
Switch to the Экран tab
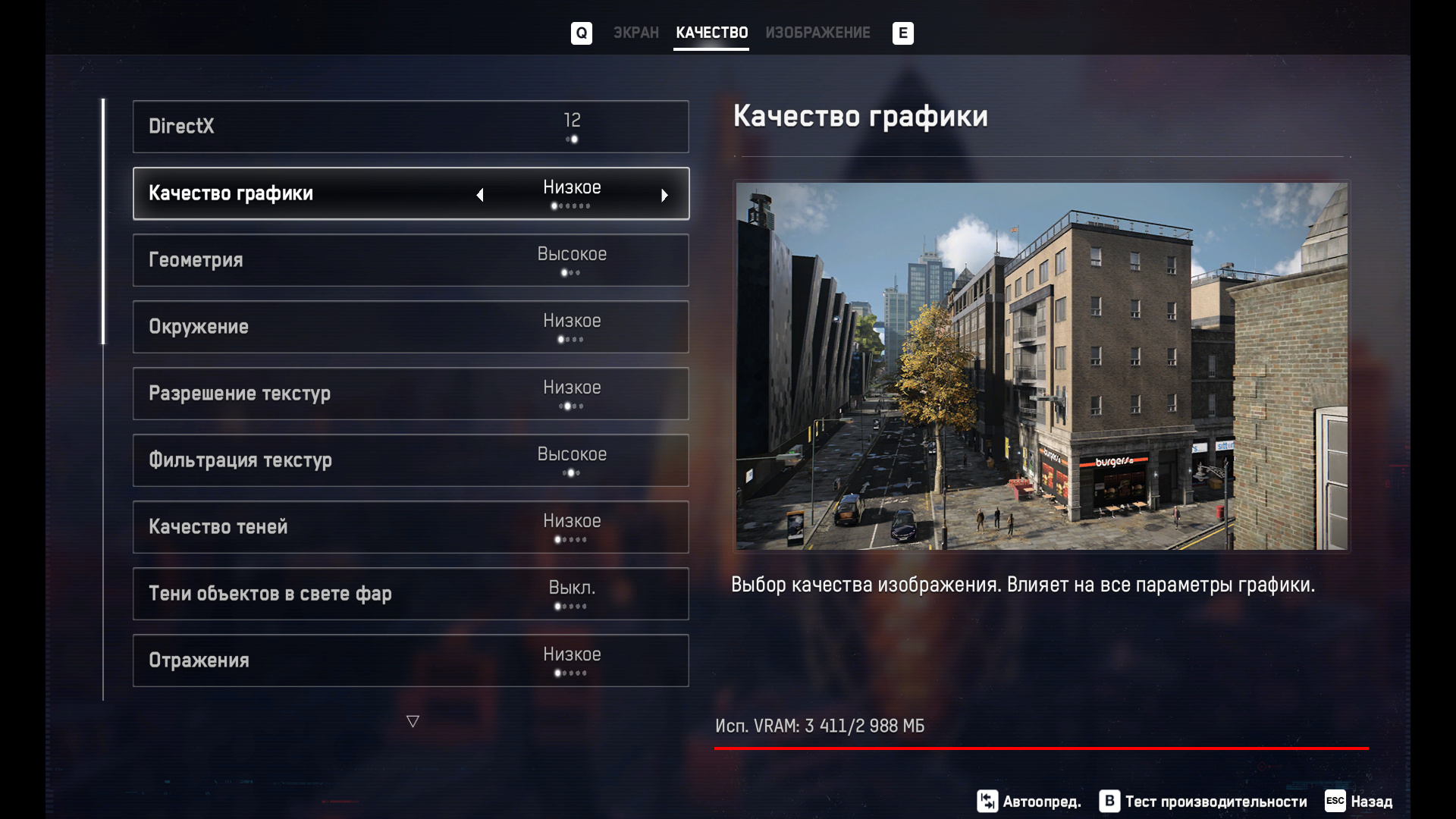(x=635, y=33)
